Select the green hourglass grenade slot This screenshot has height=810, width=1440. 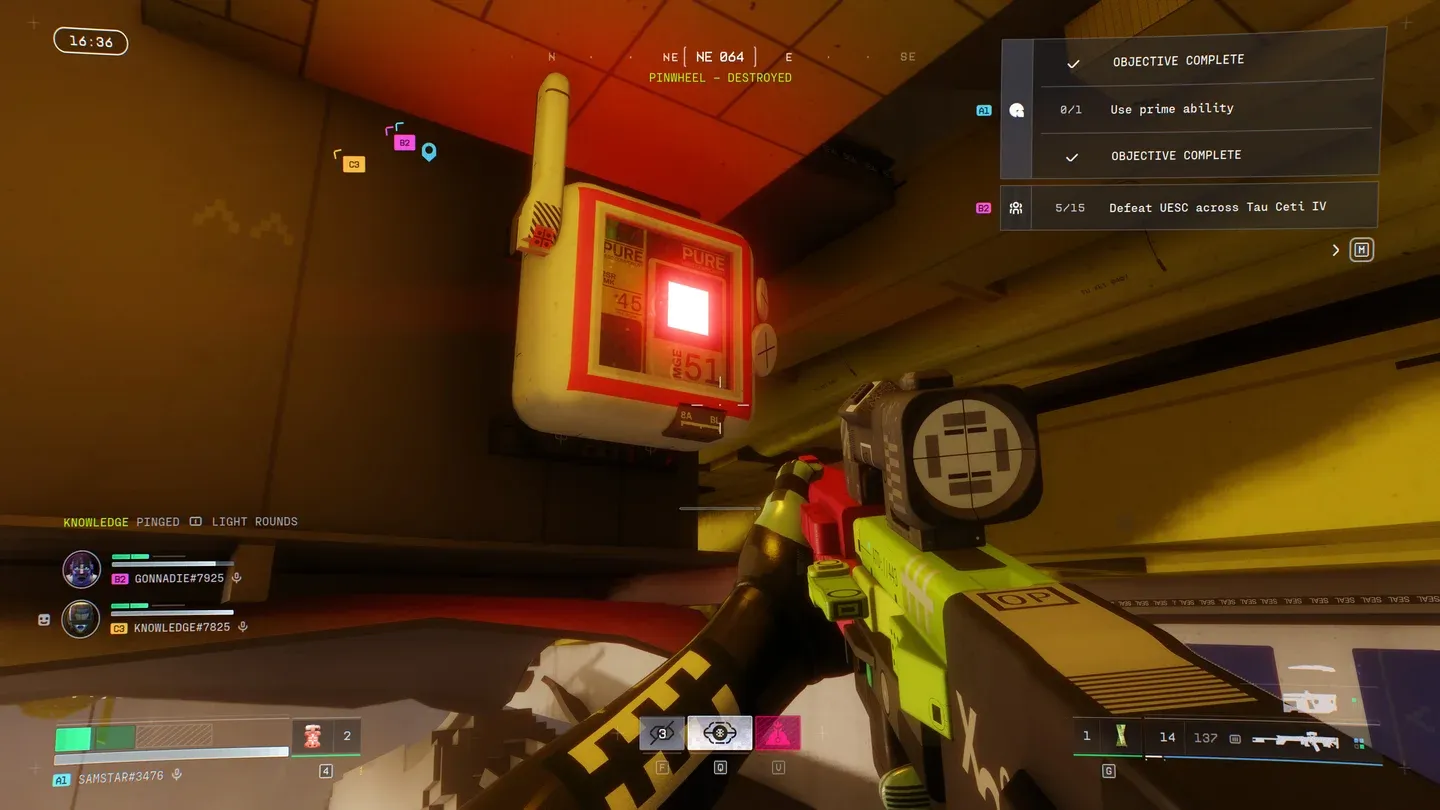1122,737
